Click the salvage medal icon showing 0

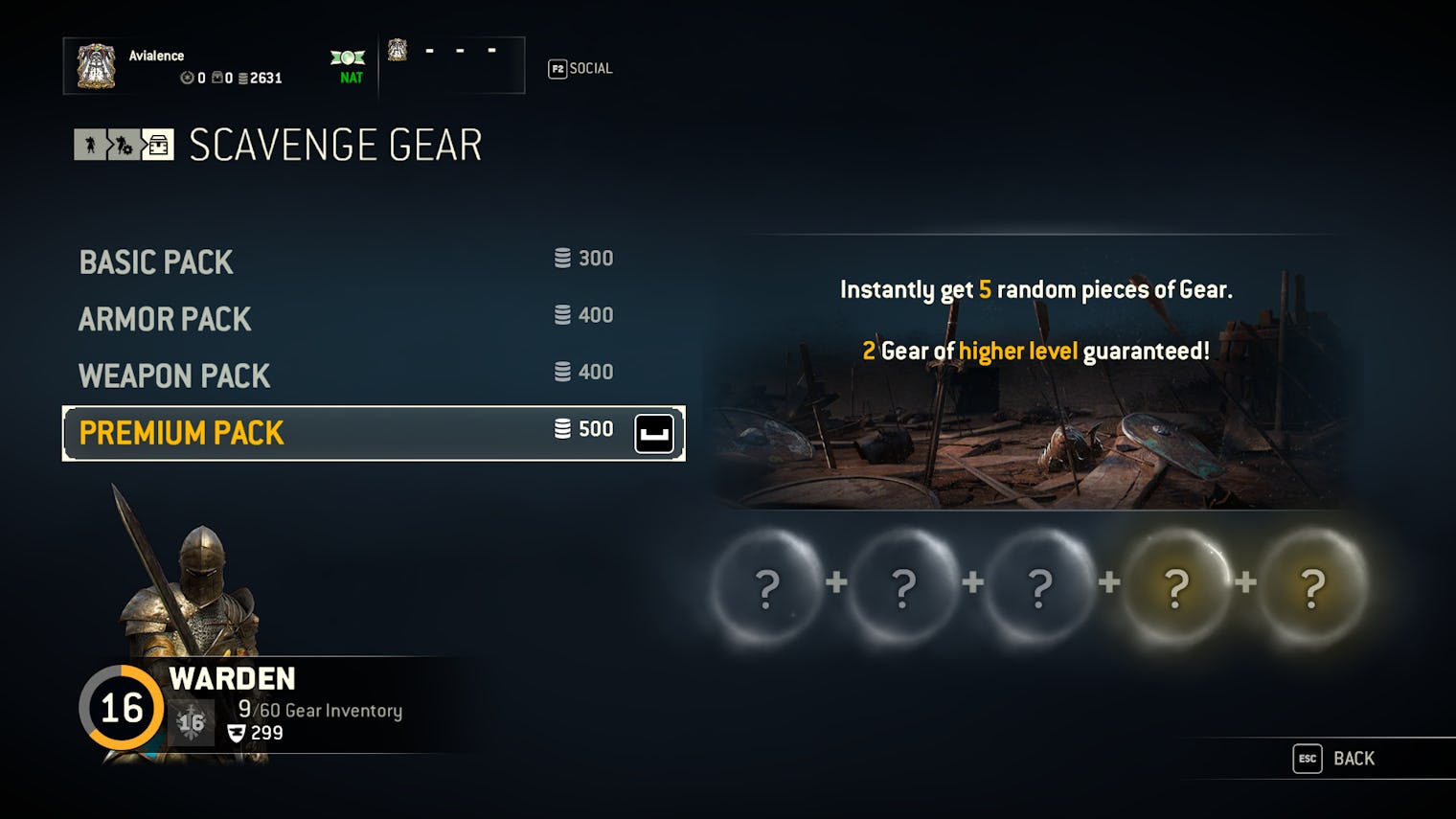pyautogui.click(x=189, y=77)
